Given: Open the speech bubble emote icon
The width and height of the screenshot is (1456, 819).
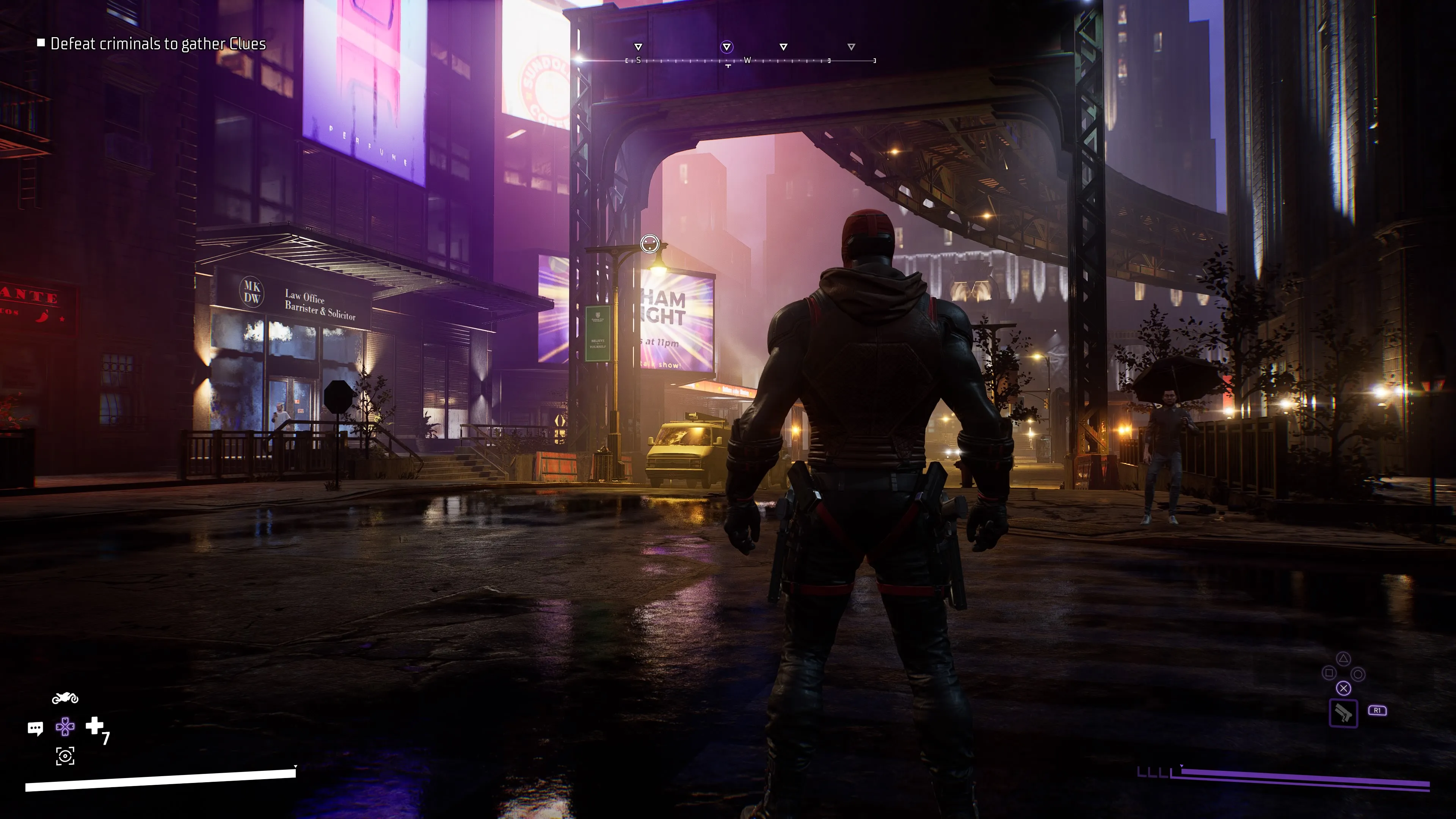Looking at the screenshot, I should click(x=35, y=728).
